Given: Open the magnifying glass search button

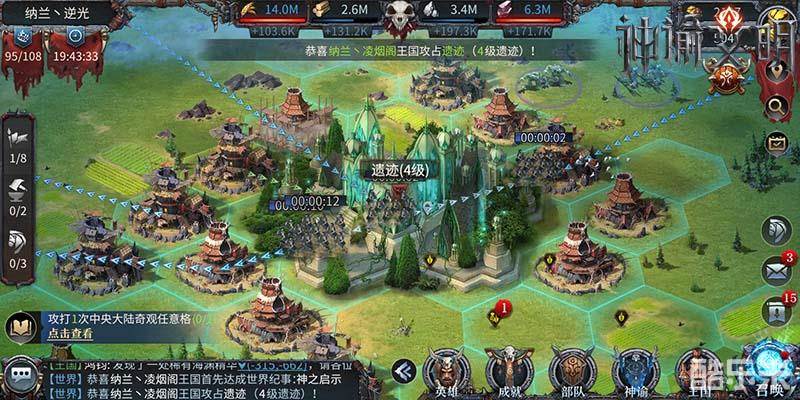Looking at the screenshot, I should tap(776, 106).
